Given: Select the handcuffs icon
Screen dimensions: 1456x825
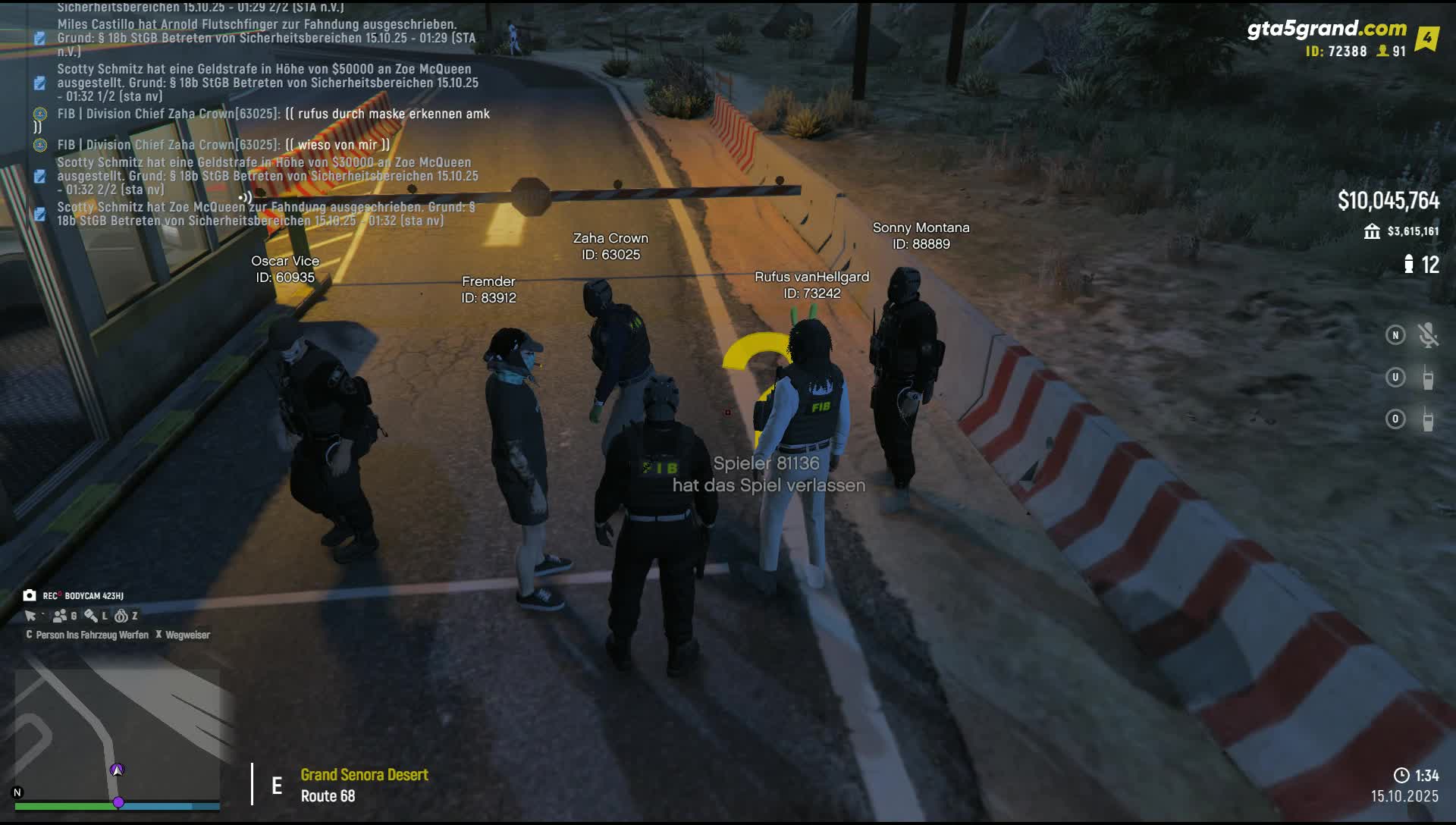Looking at the screenshot, I should [121, 616].
